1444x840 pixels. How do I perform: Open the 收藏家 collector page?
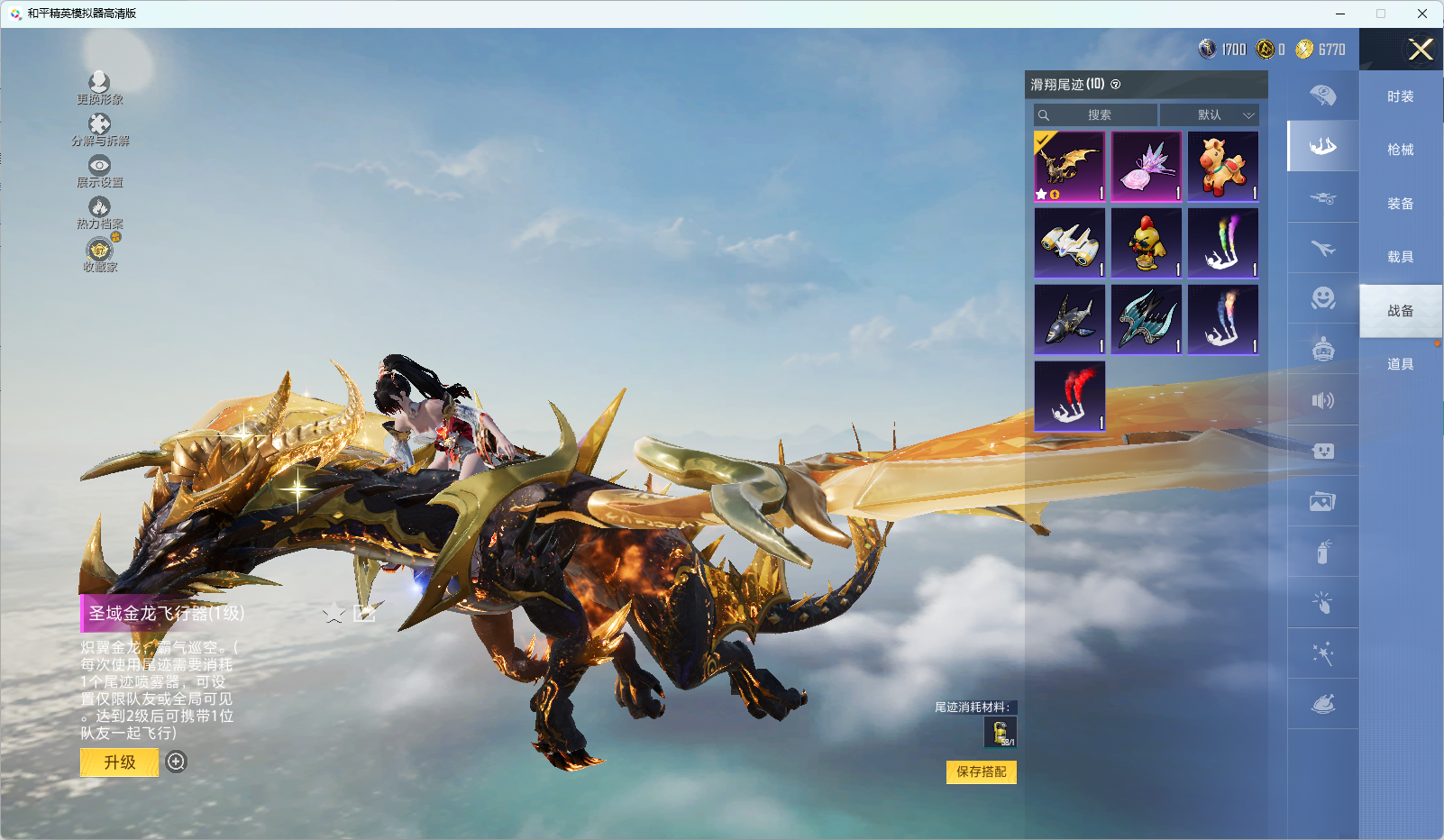click(x=99, y=255)
